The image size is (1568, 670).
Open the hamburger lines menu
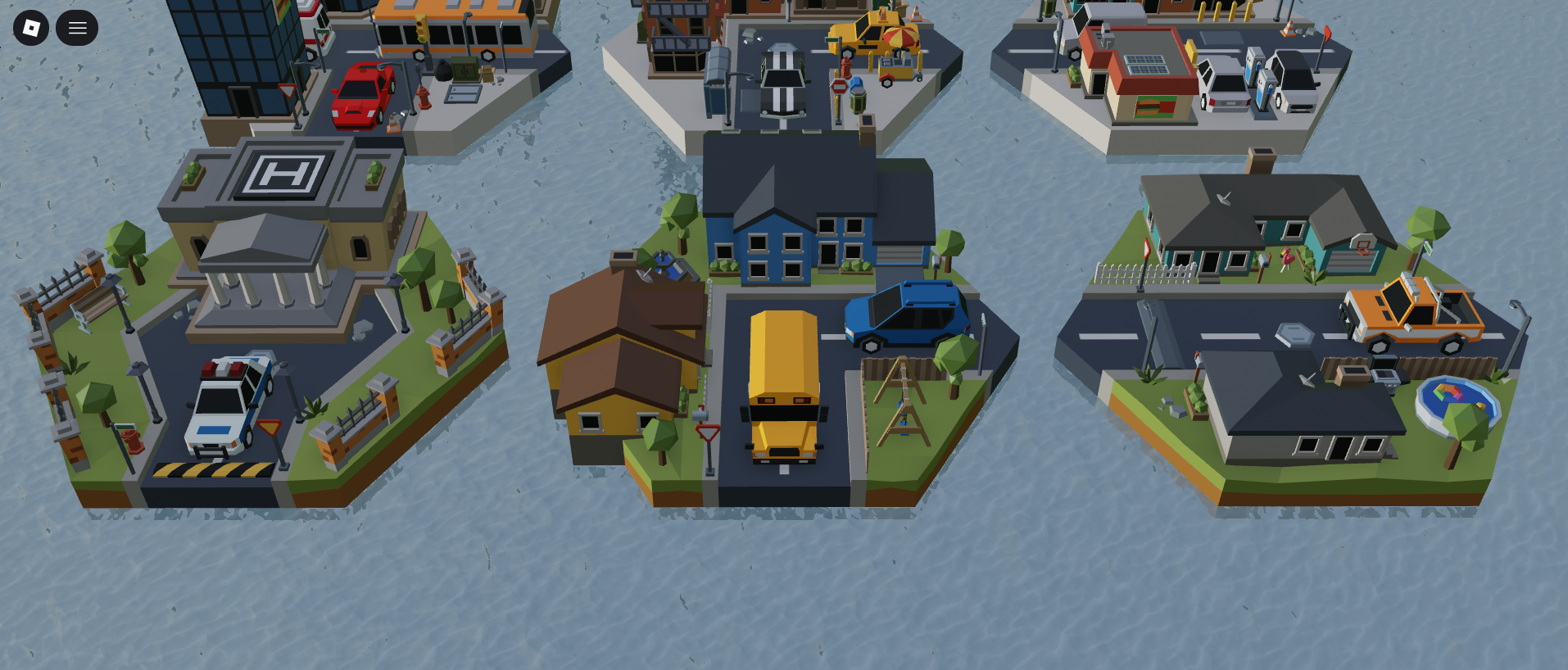(77, 28)
